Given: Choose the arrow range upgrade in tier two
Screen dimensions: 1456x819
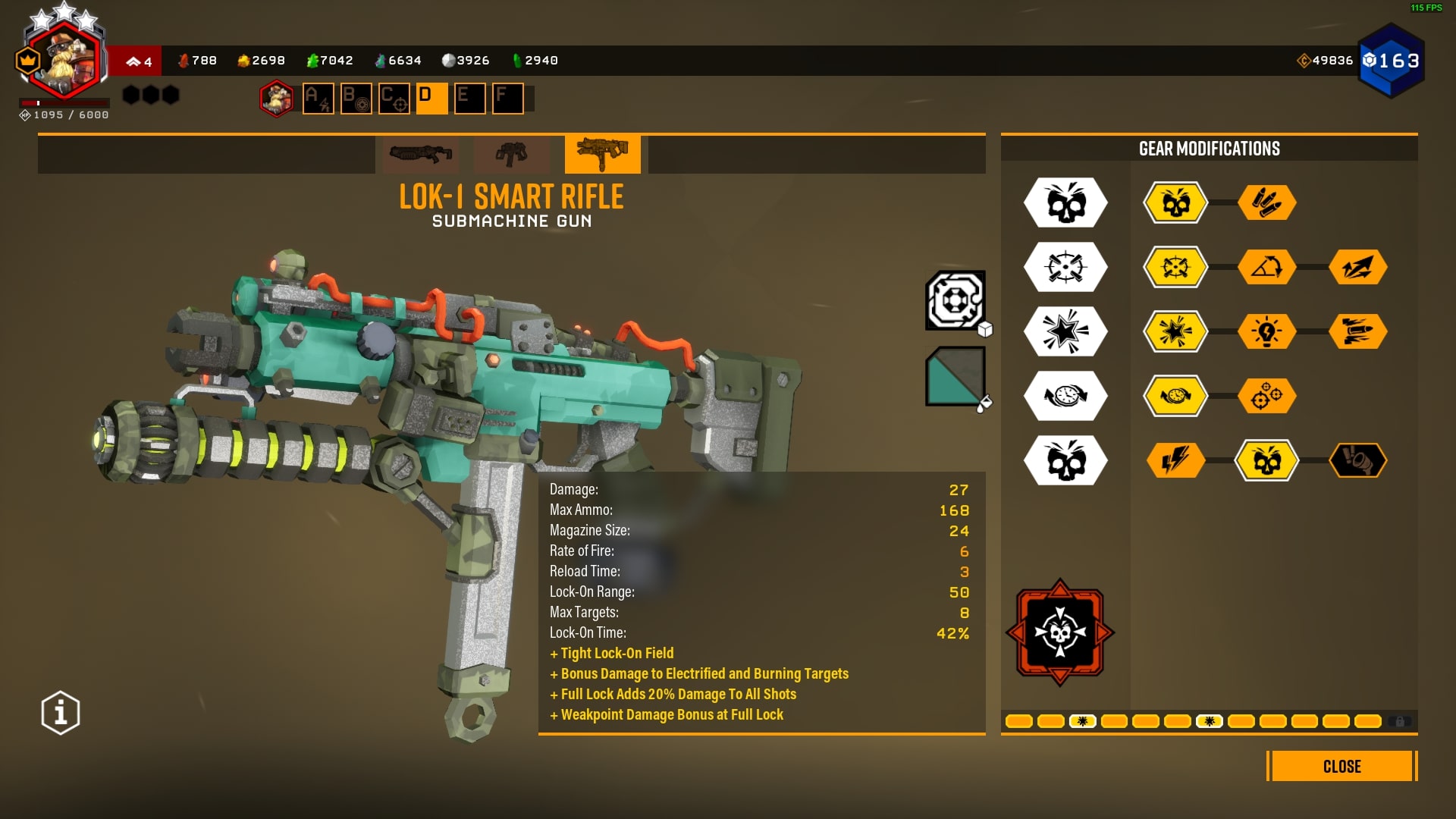Looking at the screenshot, I should point(1268,267).
